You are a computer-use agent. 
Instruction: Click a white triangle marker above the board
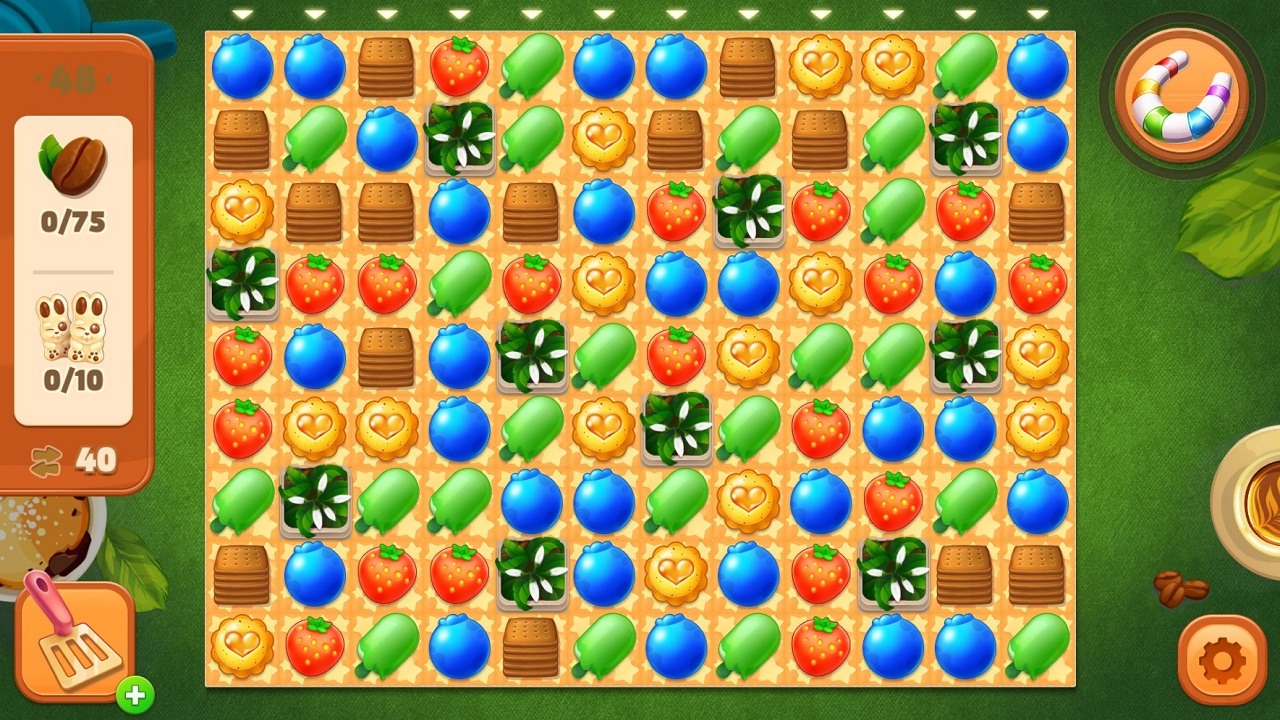(x=243, y=14)
